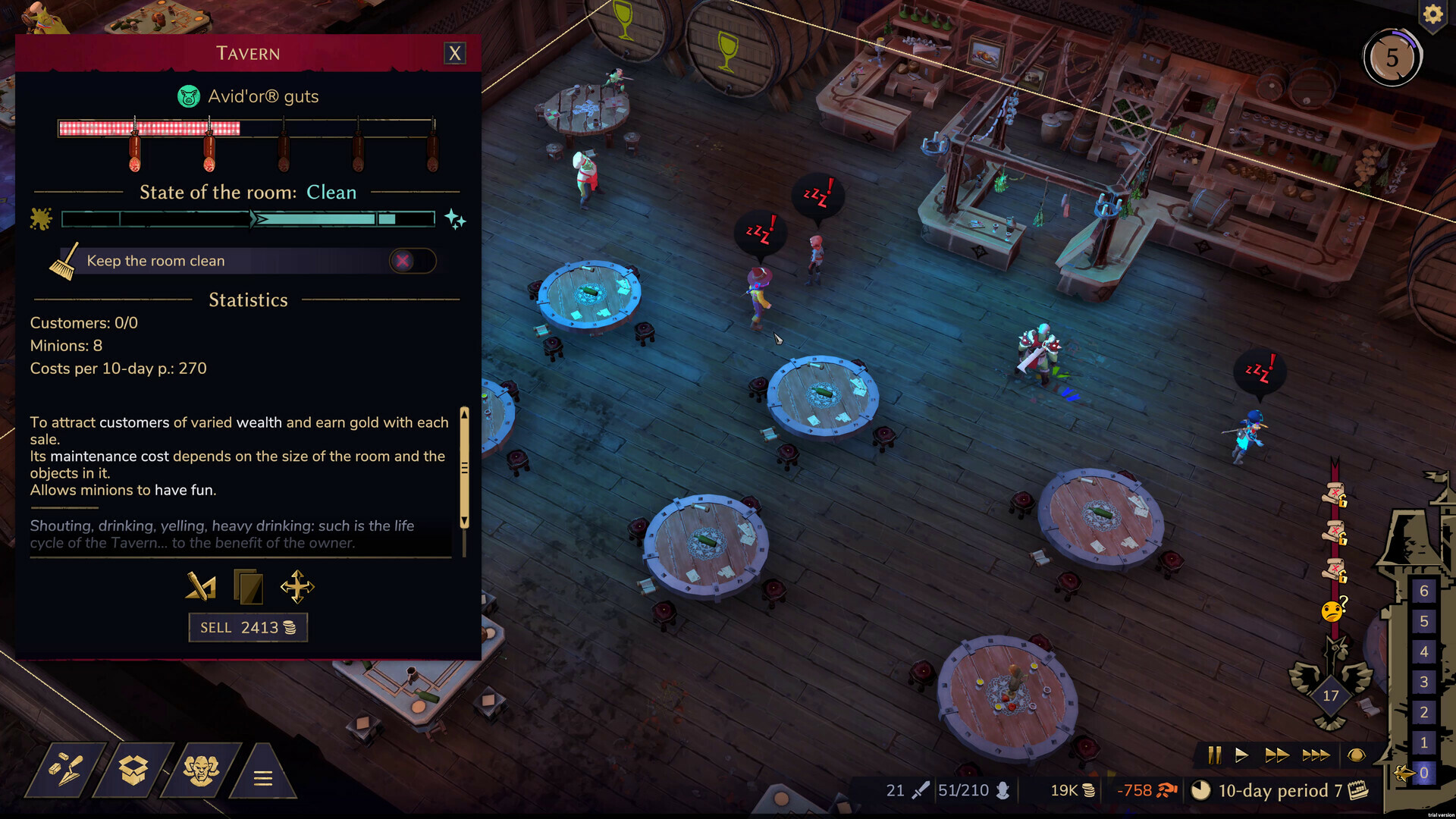Select floor level 3 on the right selector
This screenshot has width=1456, height=819.
1424,682
